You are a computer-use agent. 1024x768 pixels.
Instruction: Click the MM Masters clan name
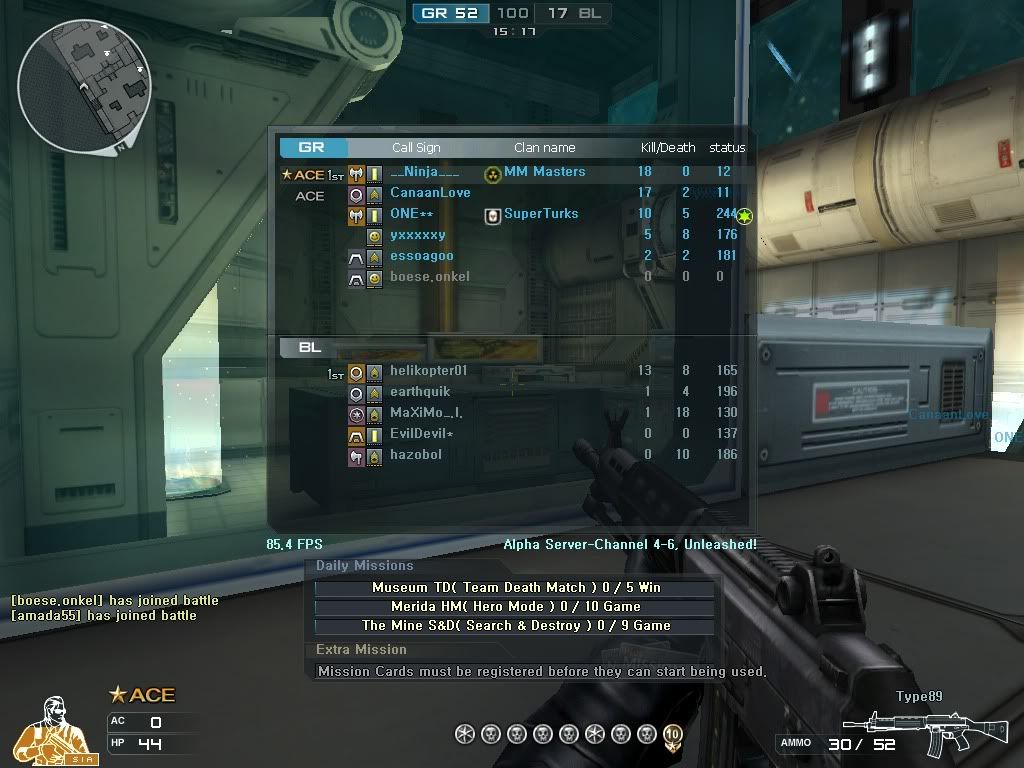coord(544,172)
